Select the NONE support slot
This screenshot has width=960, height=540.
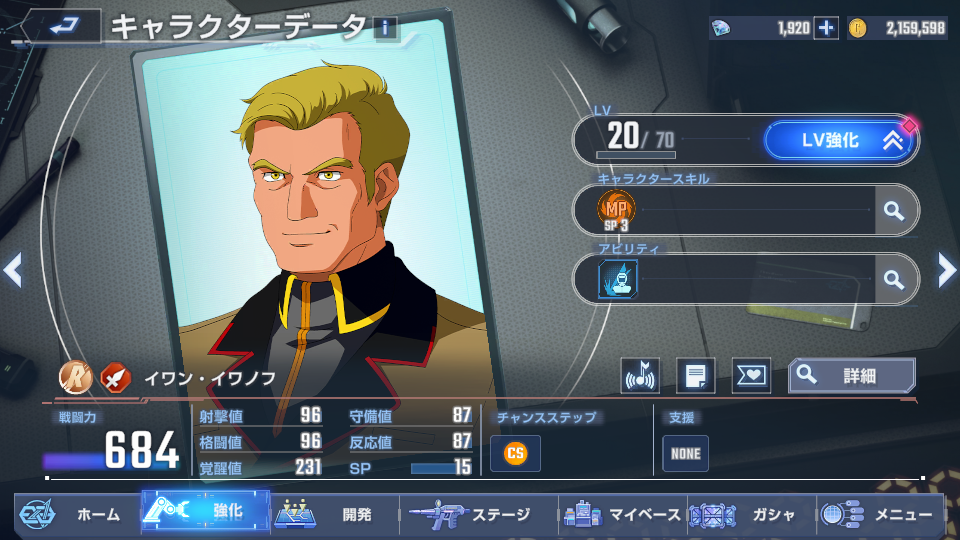click(x=685, y=453)
